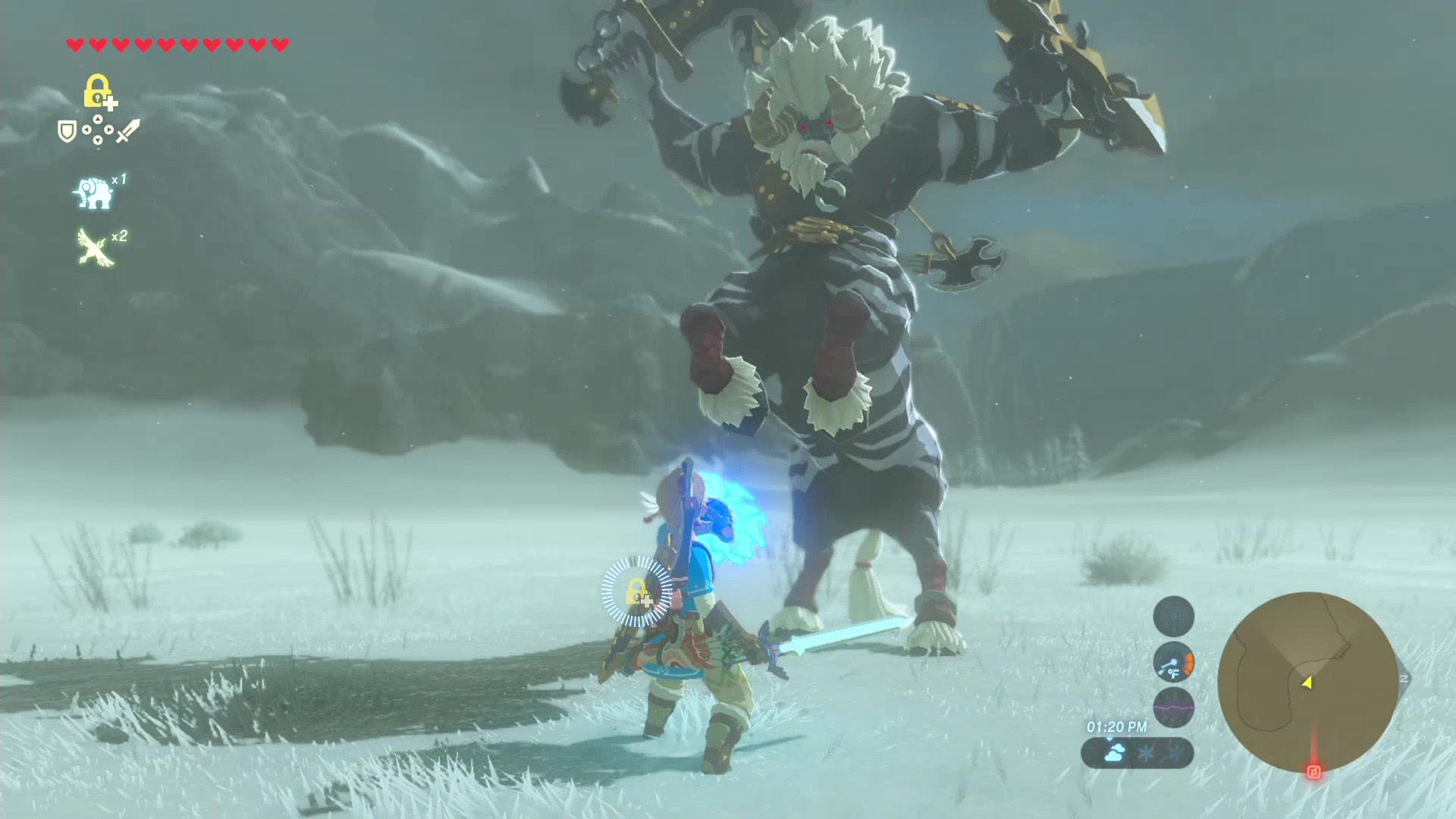1456x819 pixels.
Task: Choose the sword quick-select icon
Action: (x=127, y=131)
